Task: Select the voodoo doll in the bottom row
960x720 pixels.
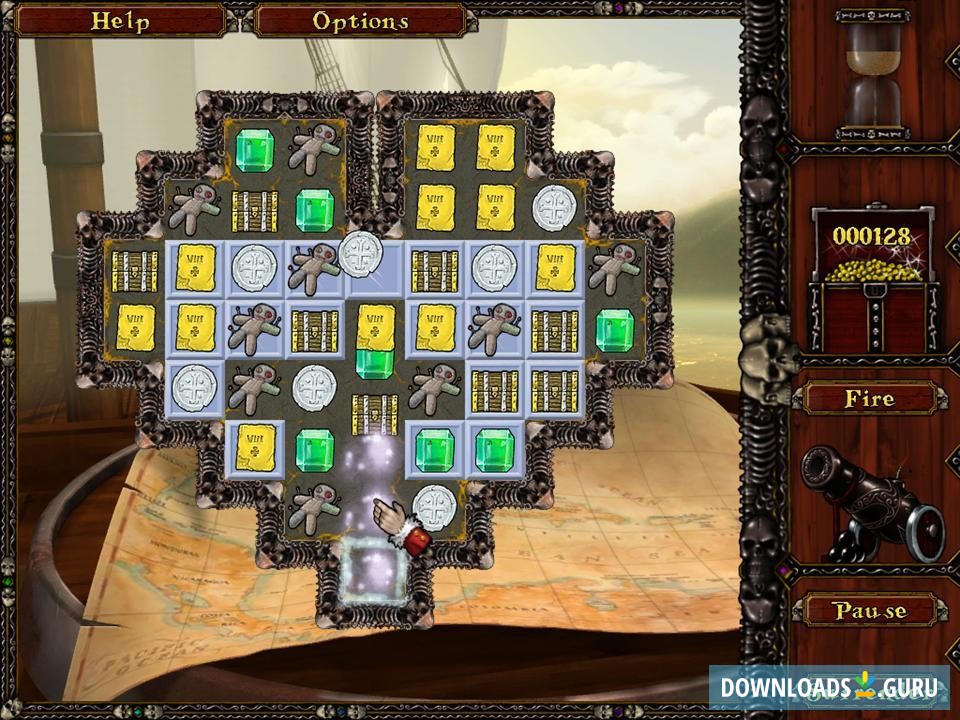Action: [x=315, y=507]
